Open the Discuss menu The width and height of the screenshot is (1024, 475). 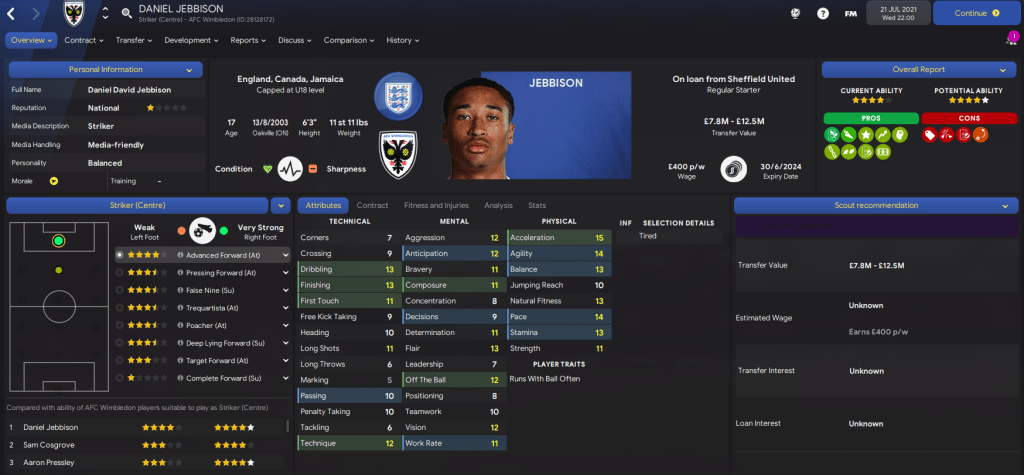click(295, 40)
